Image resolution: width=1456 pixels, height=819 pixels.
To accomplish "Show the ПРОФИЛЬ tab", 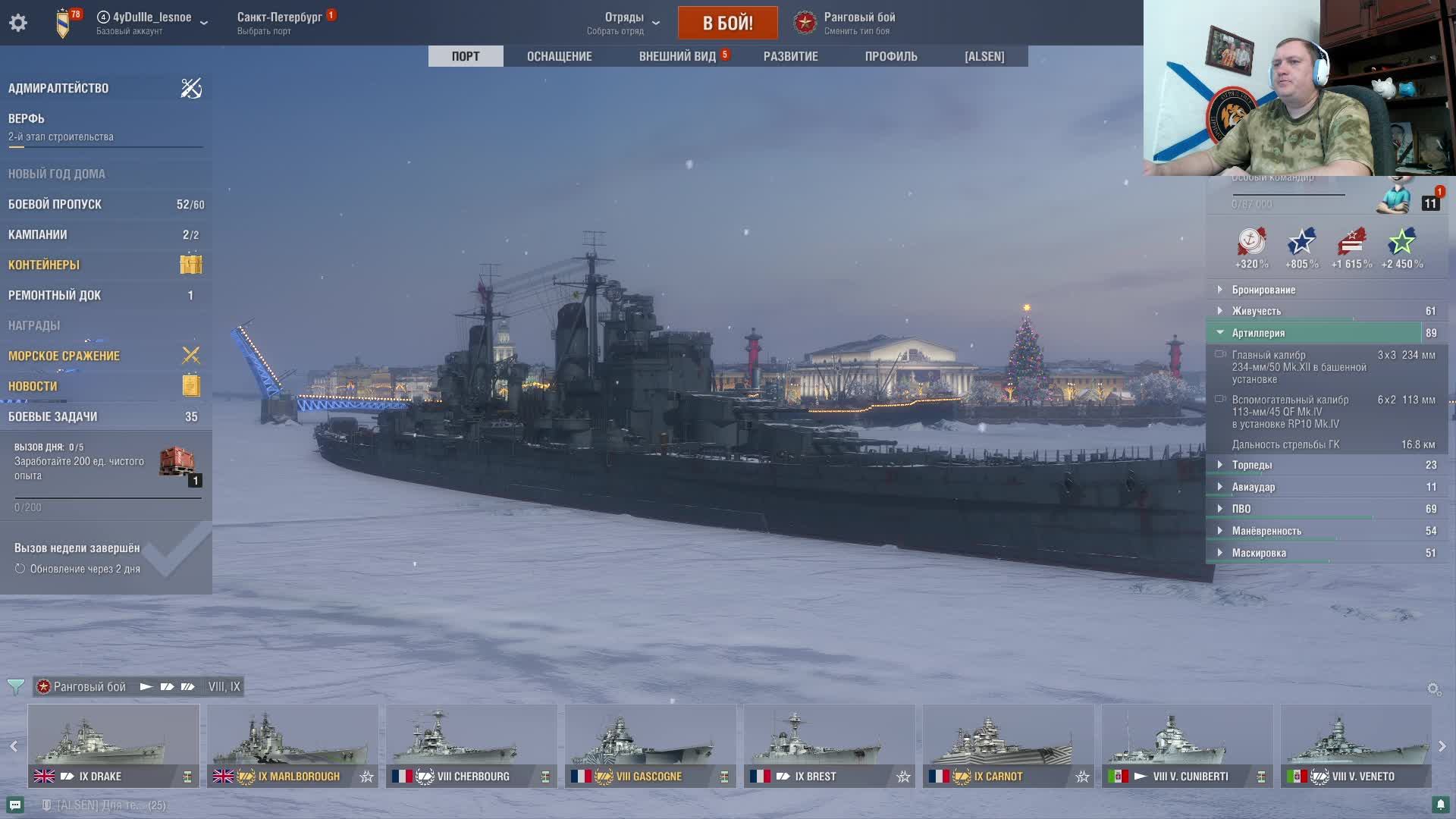I will pos(891,56).
